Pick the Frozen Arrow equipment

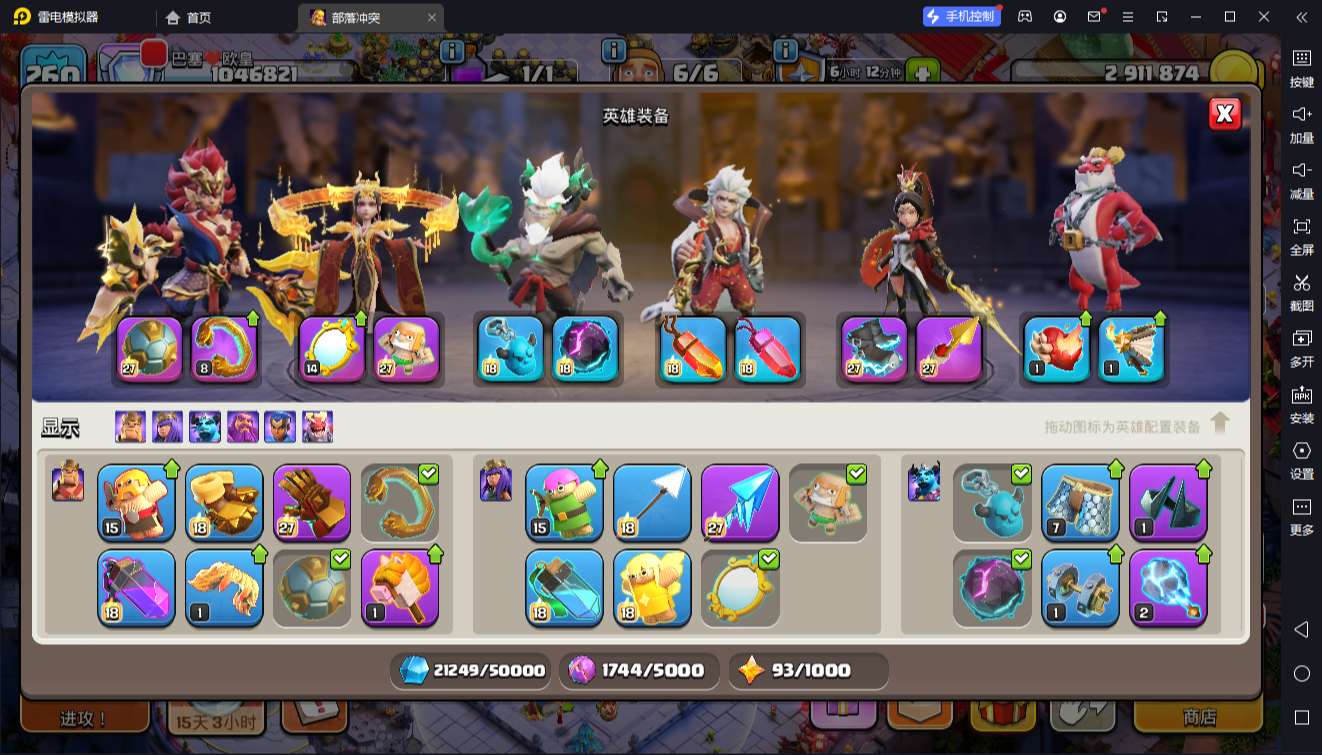(740, 502)
